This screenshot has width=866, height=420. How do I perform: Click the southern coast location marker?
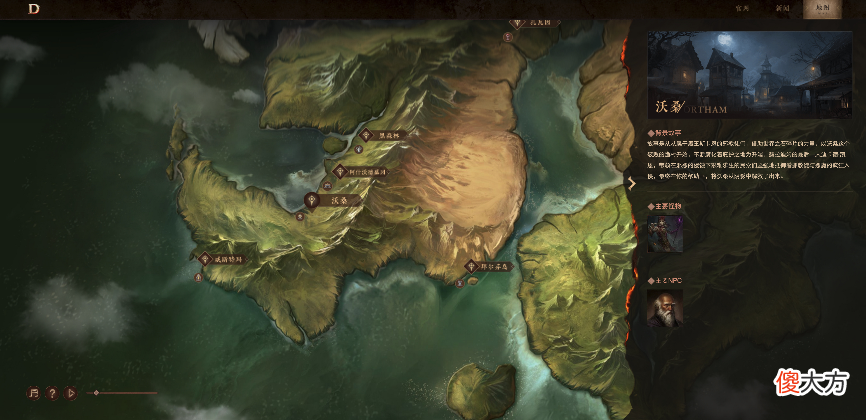471,267
